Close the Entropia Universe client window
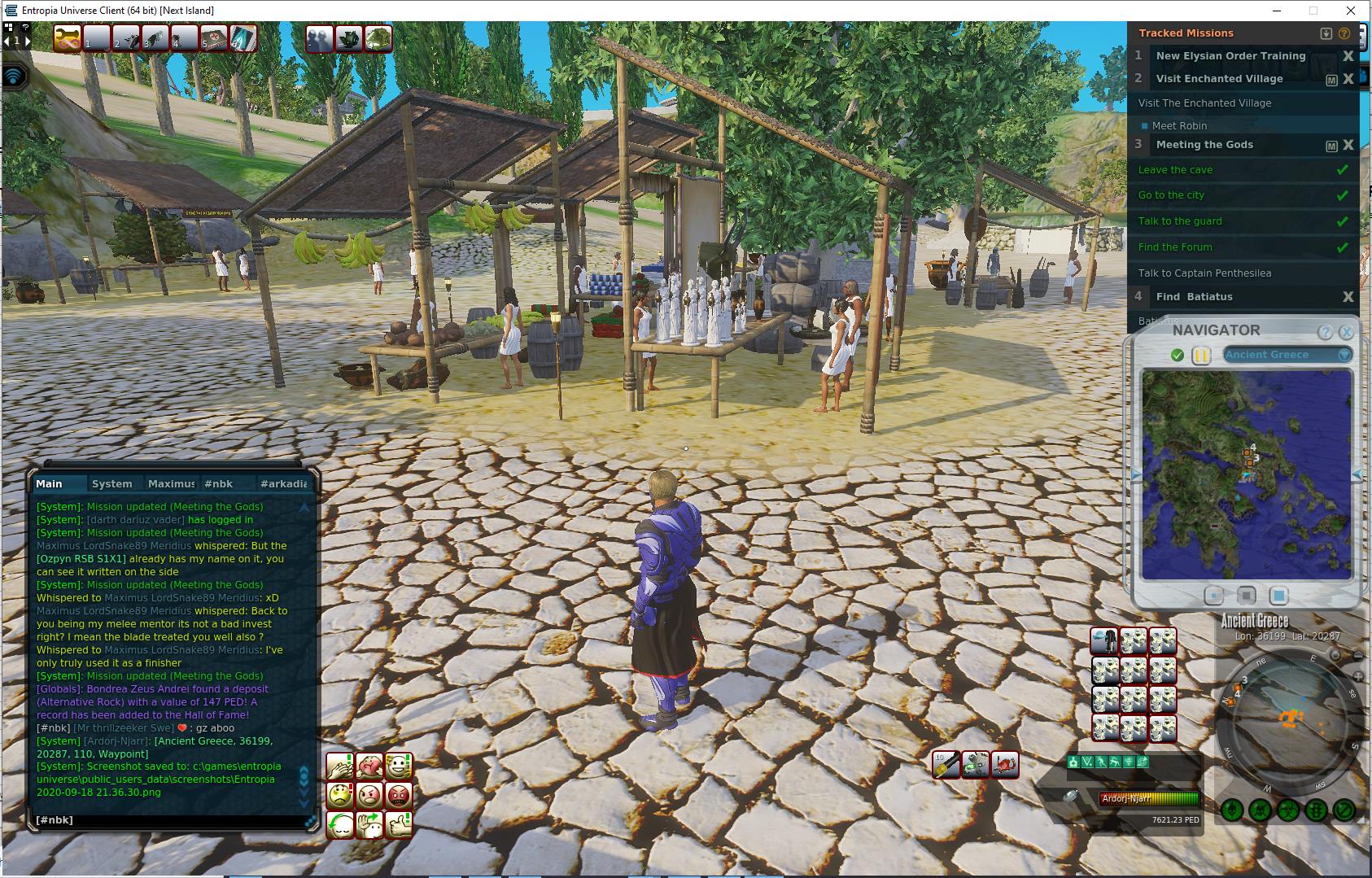The height and width of the screenshot is (878, 1372). (1352, 11)
